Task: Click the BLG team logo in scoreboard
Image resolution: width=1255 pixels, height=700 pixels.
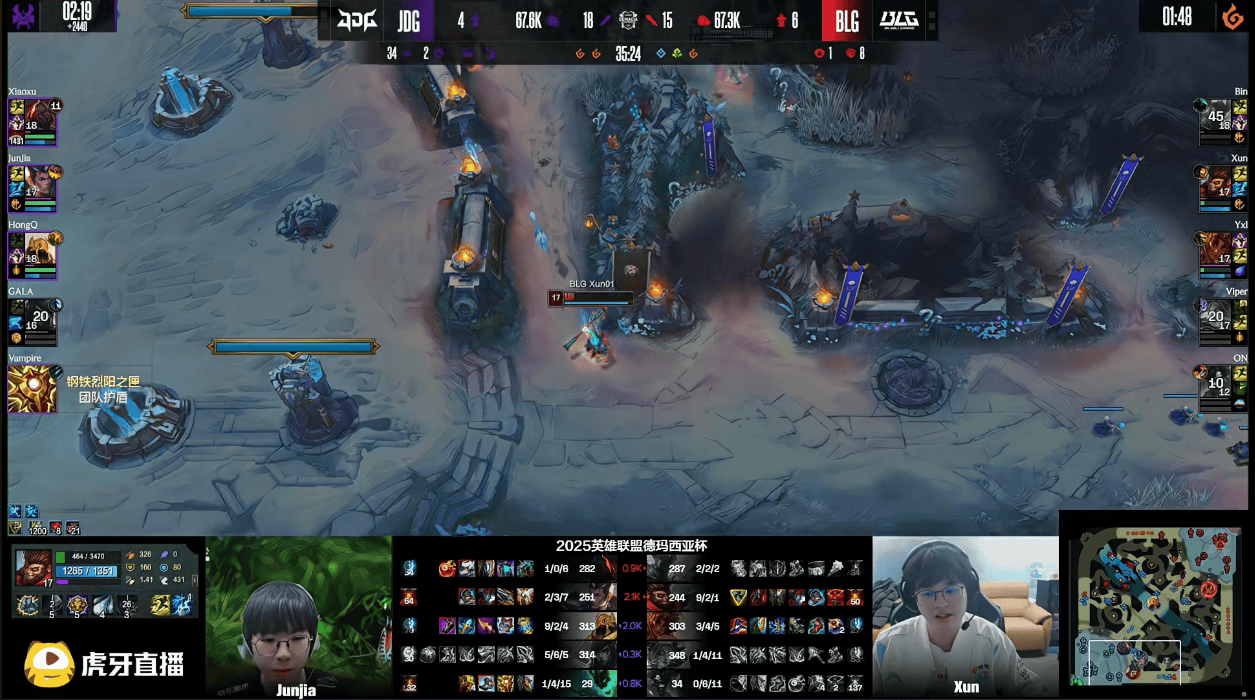Action: [x=899, y=20]
